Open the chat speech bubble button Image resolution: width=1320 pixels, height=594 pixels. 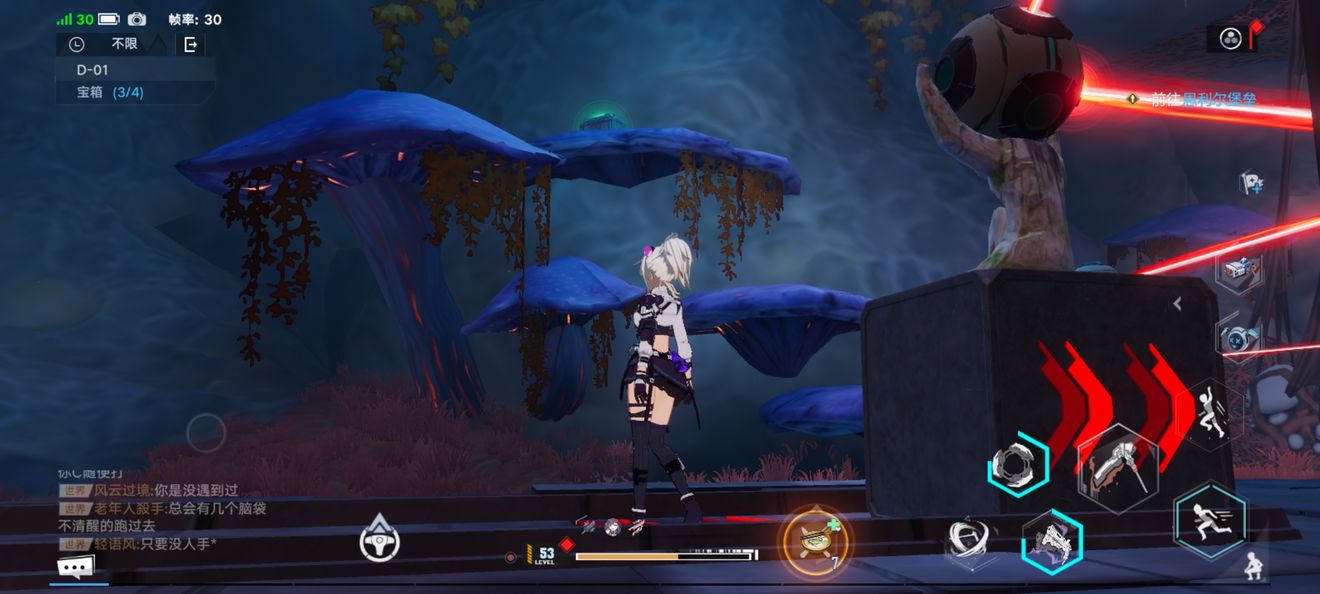pyautogui.click(x=76, y=568)
